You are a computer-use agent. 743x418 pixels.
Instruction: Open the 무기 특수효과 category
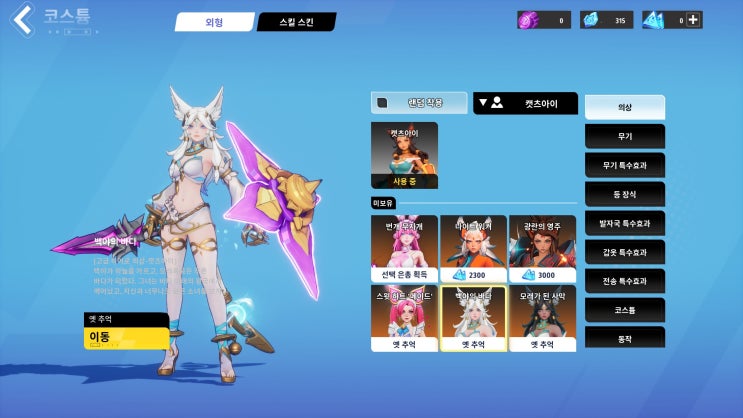[x=624, y=164]
